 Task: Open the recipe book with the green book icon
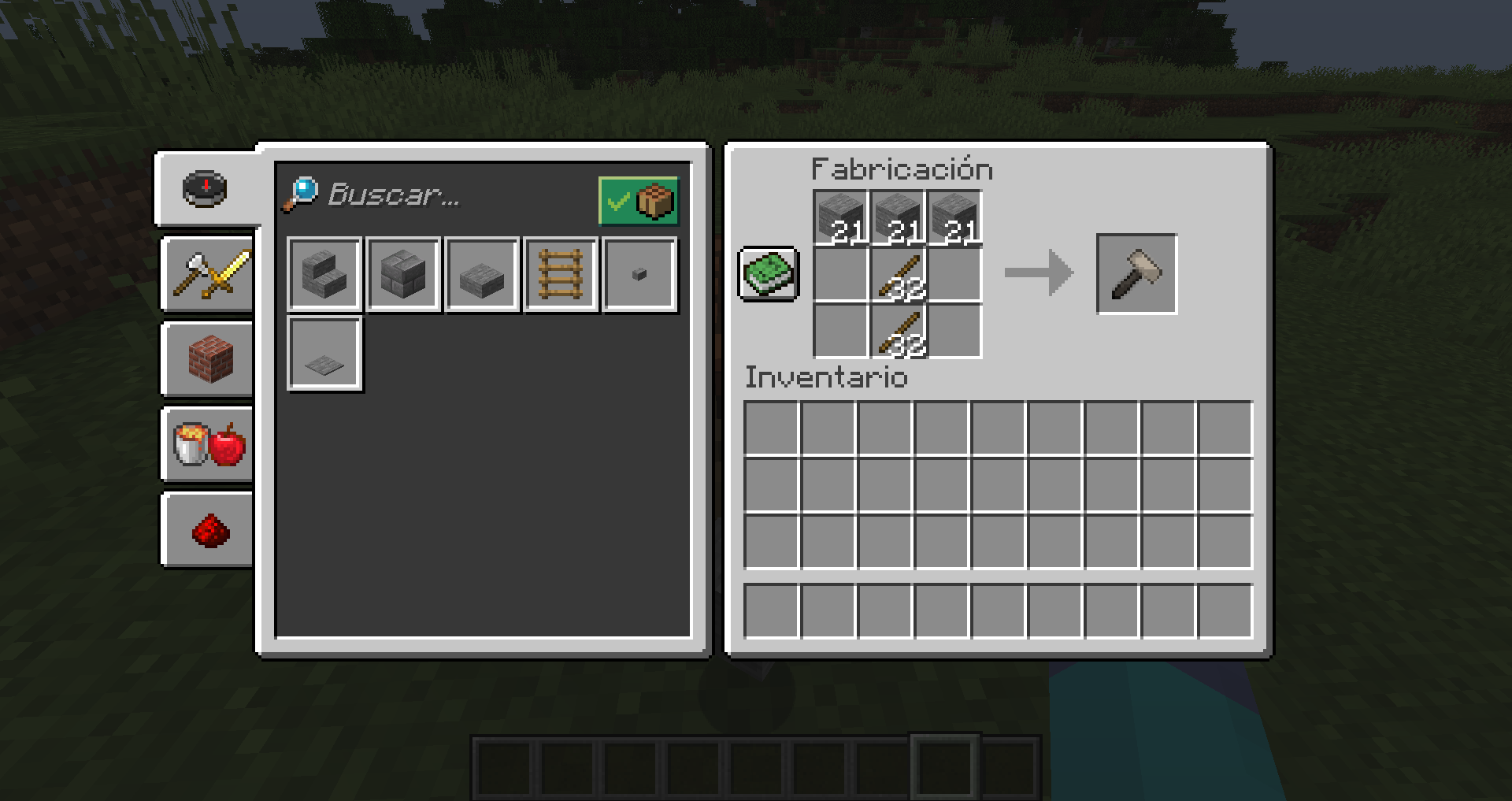(768, 273)
